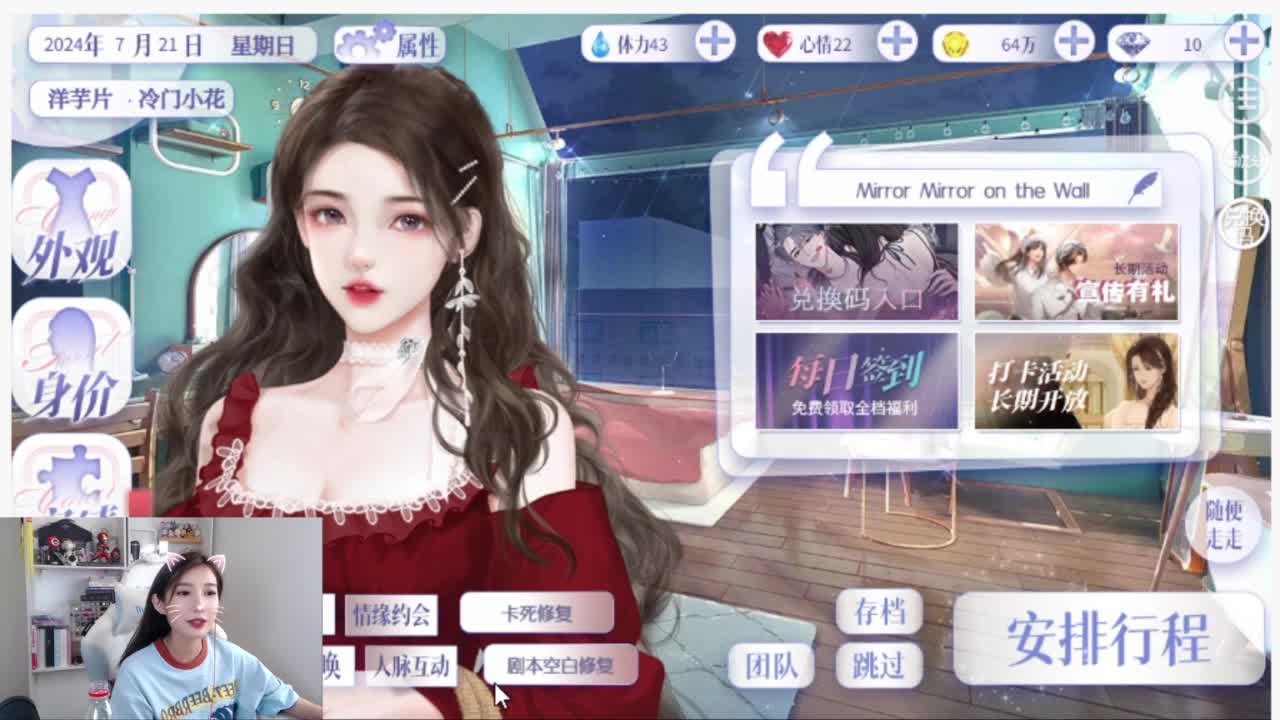Open the 宣传有礼 event banner
The image size is (1280, 720).
1075,271
